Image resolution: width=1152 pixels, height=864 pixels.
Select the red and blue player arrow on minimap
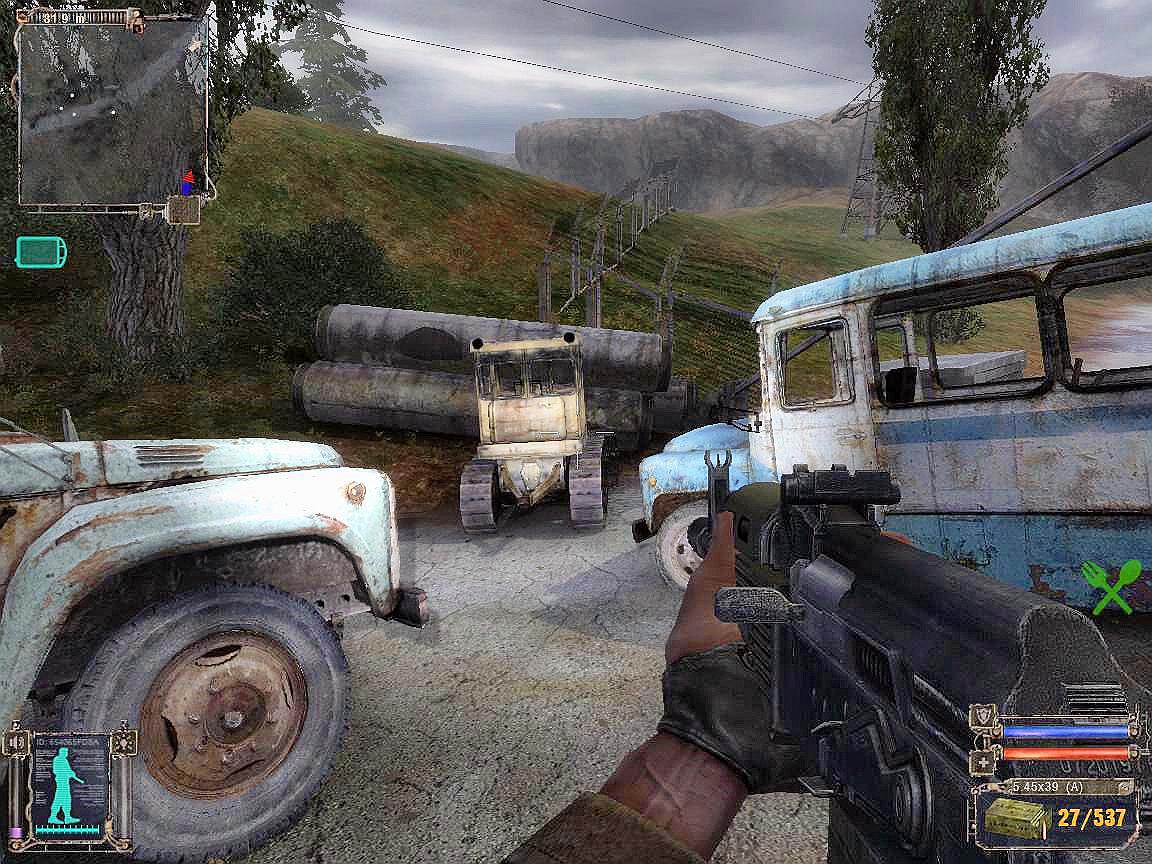coord(186,180)
